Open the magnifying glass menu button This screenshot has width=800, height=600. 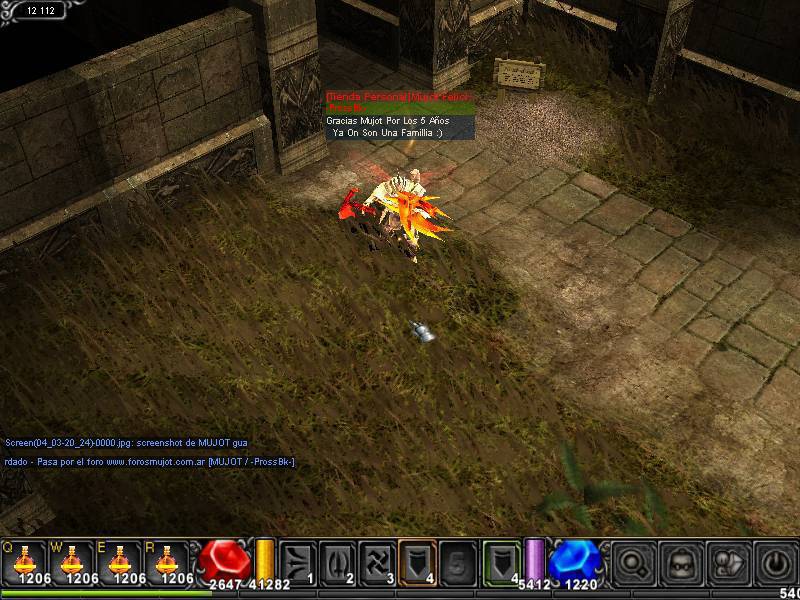[x=632, y=561]
